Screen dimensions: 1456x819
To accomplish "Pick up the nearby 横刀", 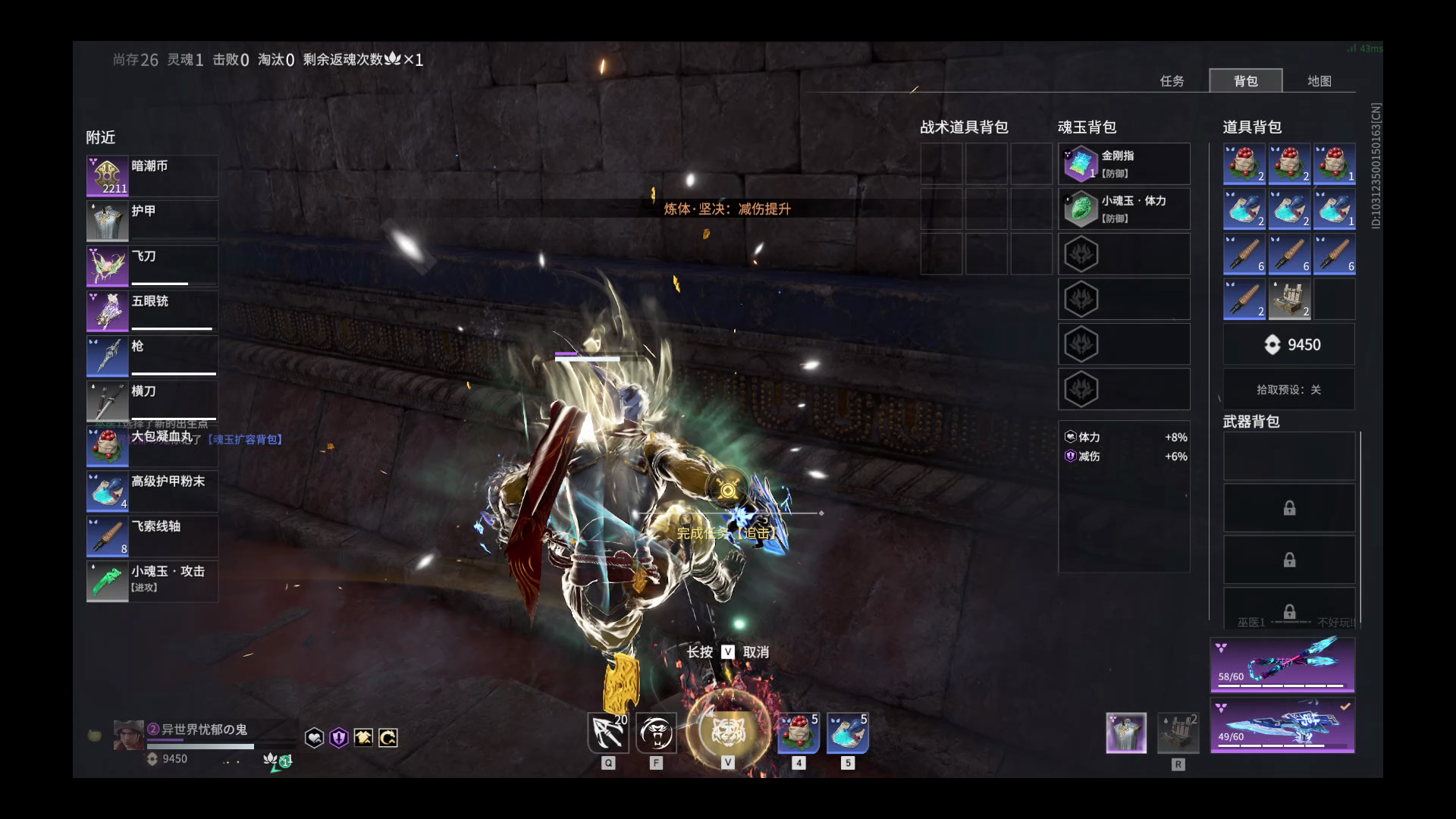I will [152, 401].
